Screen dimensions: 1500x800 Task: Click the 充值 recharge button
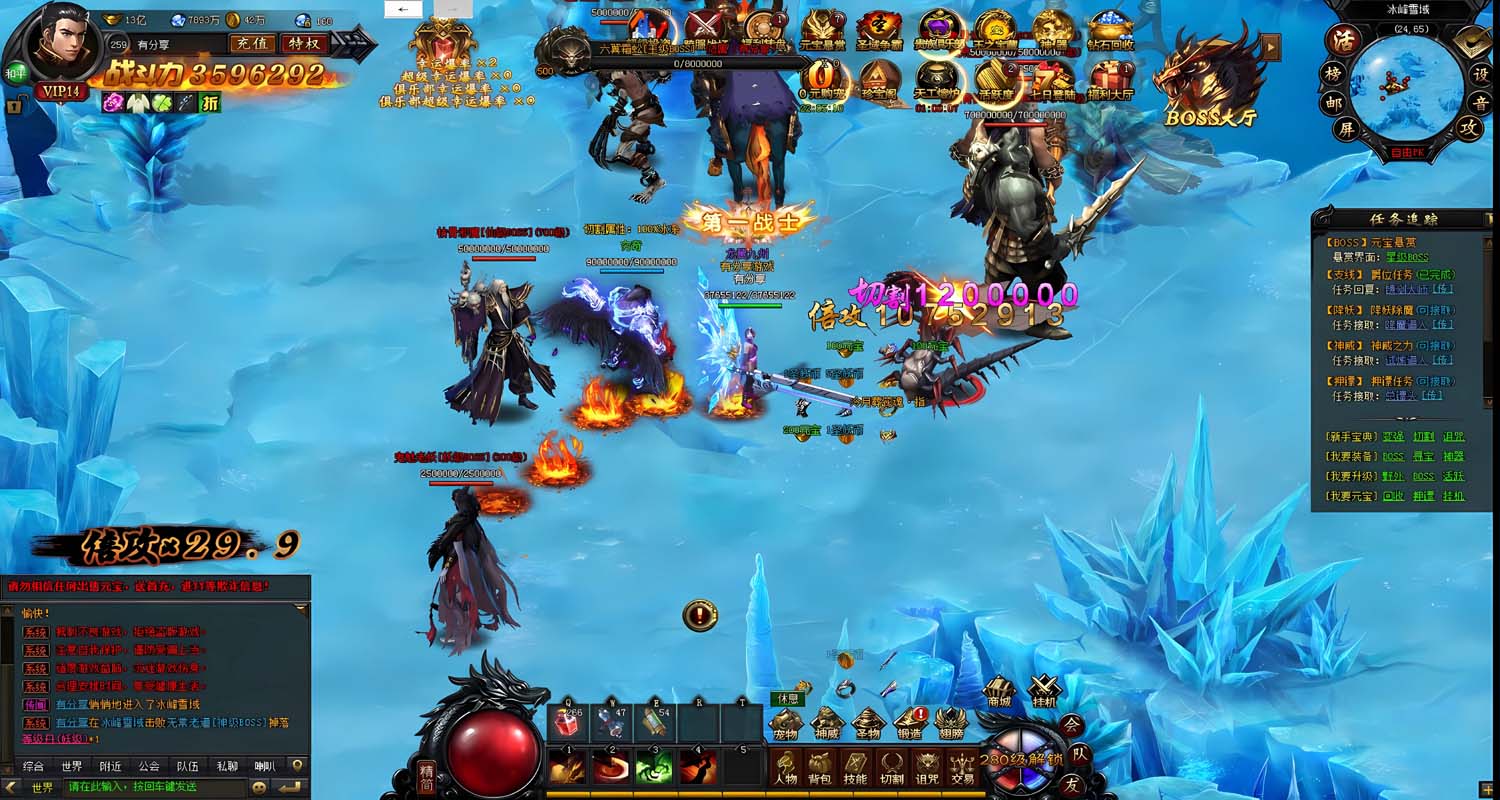(x=251, y=43)
